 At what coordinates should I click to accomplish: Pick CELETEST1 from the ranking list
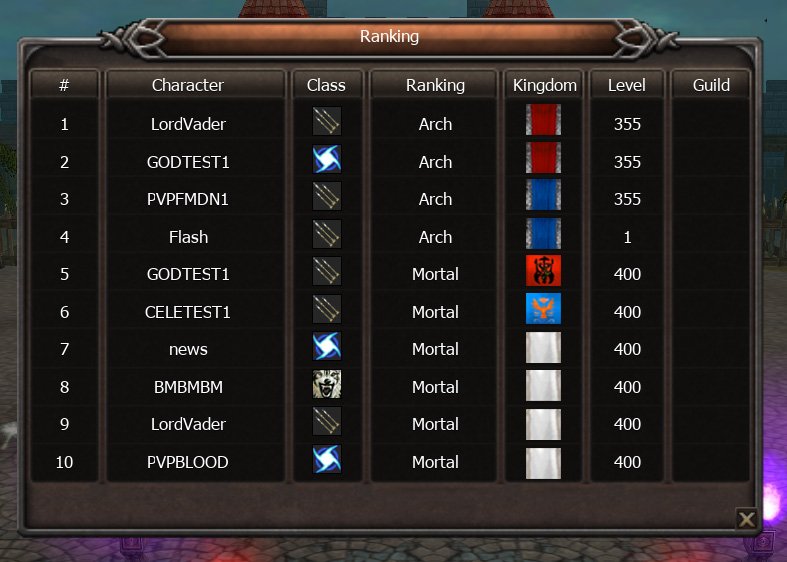[x=188, y=312]
